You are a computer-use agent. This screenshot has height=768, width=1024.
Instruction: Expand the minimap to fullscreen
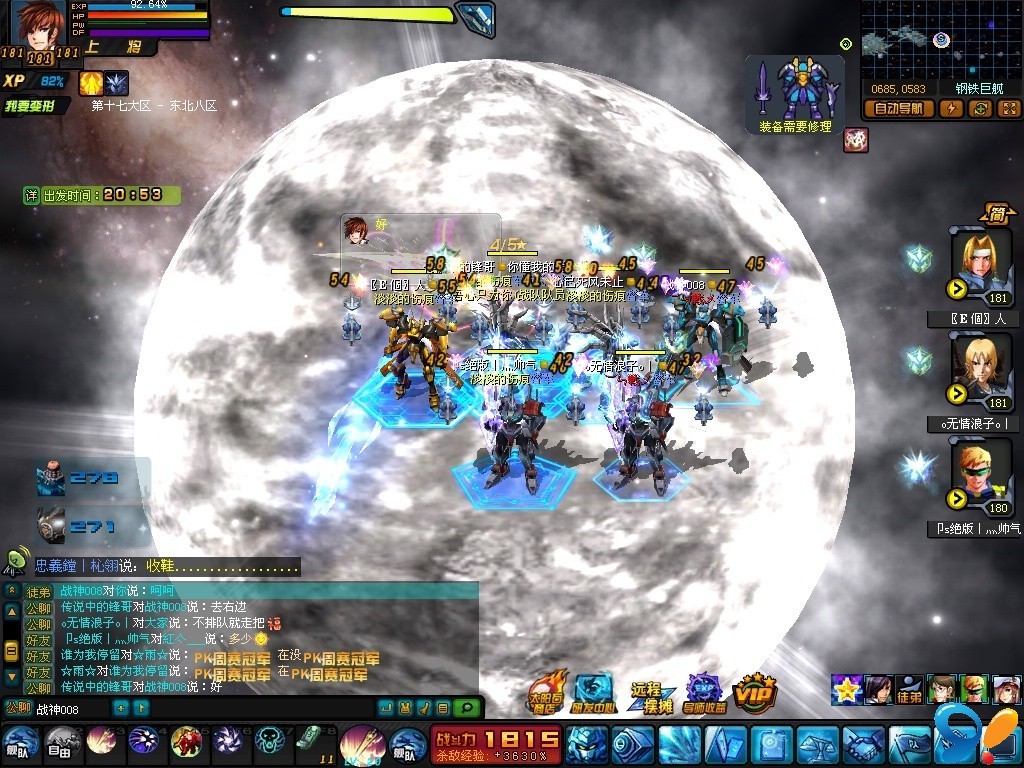pyautogui.click(x=1008, y=109)
